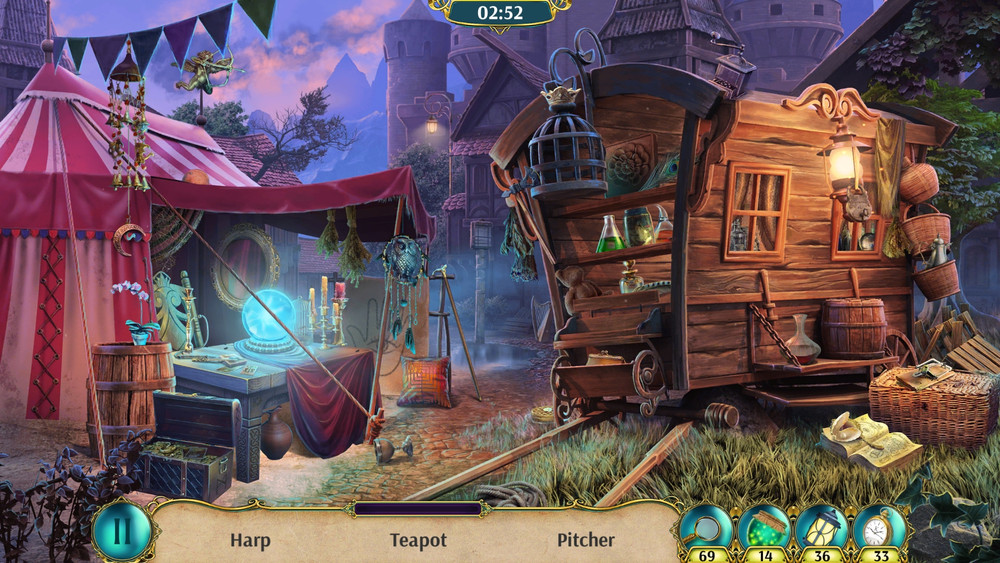Activate the pocket watch time bonus

click(x=880, y=527)
